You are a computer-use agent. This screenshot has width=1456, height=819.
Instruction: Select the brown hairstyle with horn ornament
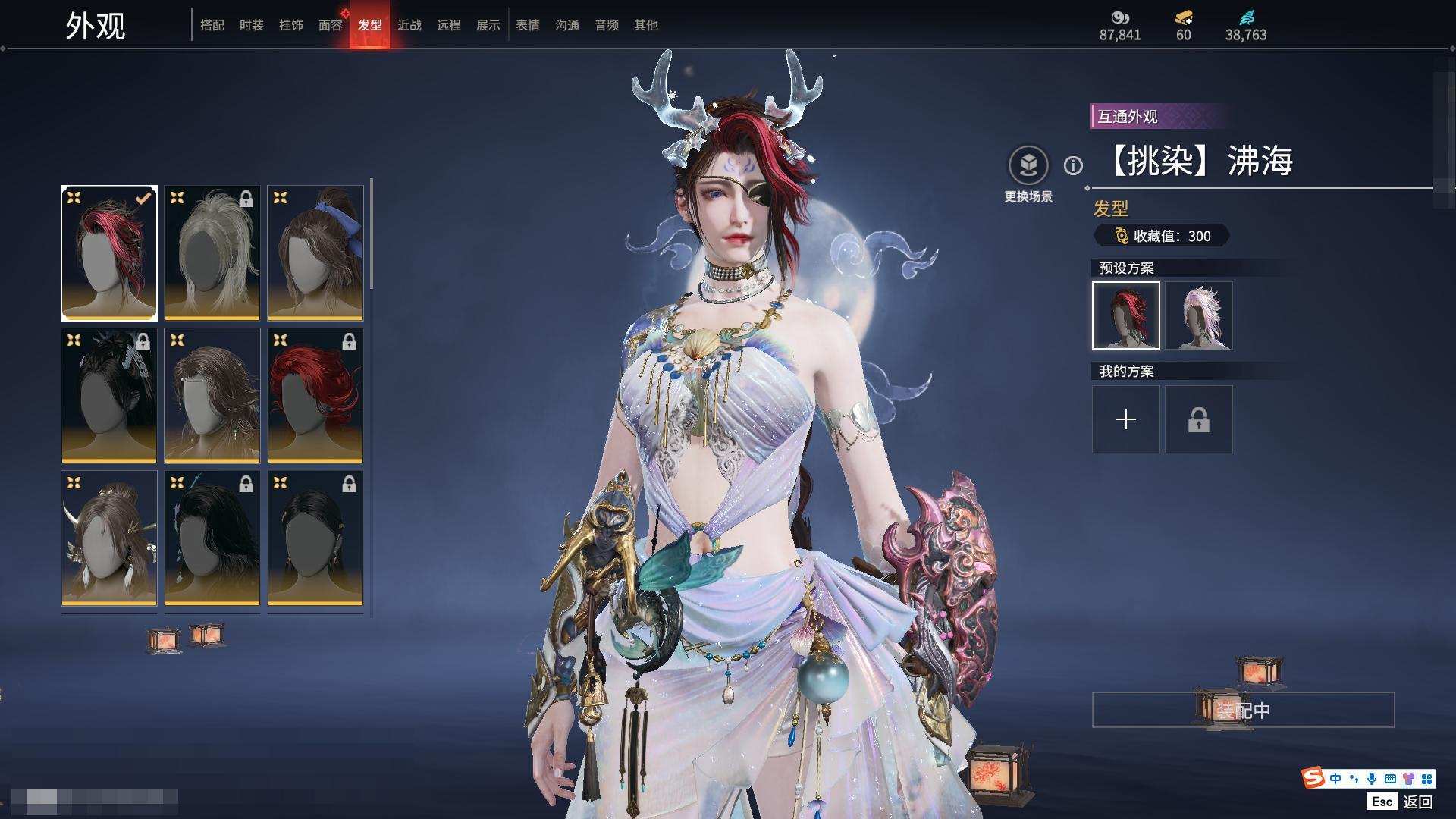[x=109, y=538]
